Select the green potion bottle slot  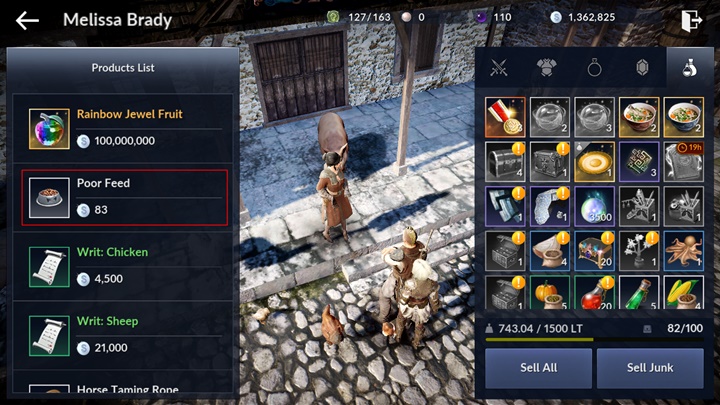click(x=639, y=294)
